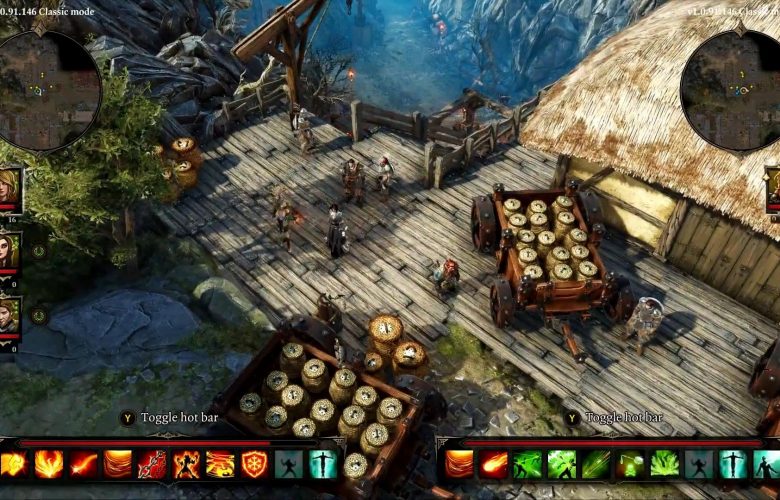Select the poison flask skull skill
Screen dimensions: 780x500
(630, 464)
